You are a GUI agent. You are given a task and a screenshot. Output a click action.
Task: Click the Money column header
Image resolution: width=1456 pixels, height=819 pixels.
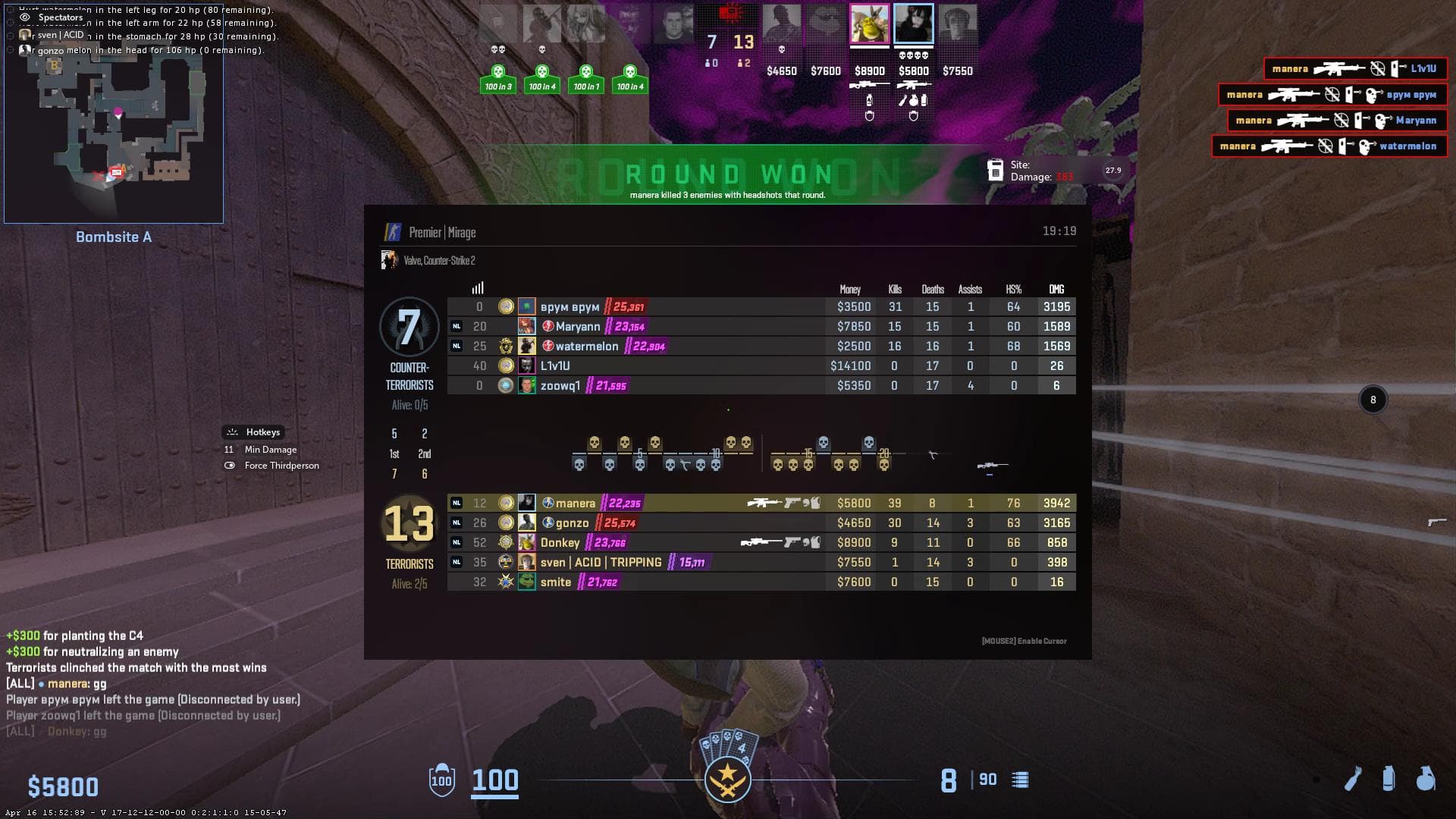pyautogui.click(x=850, y=290)
